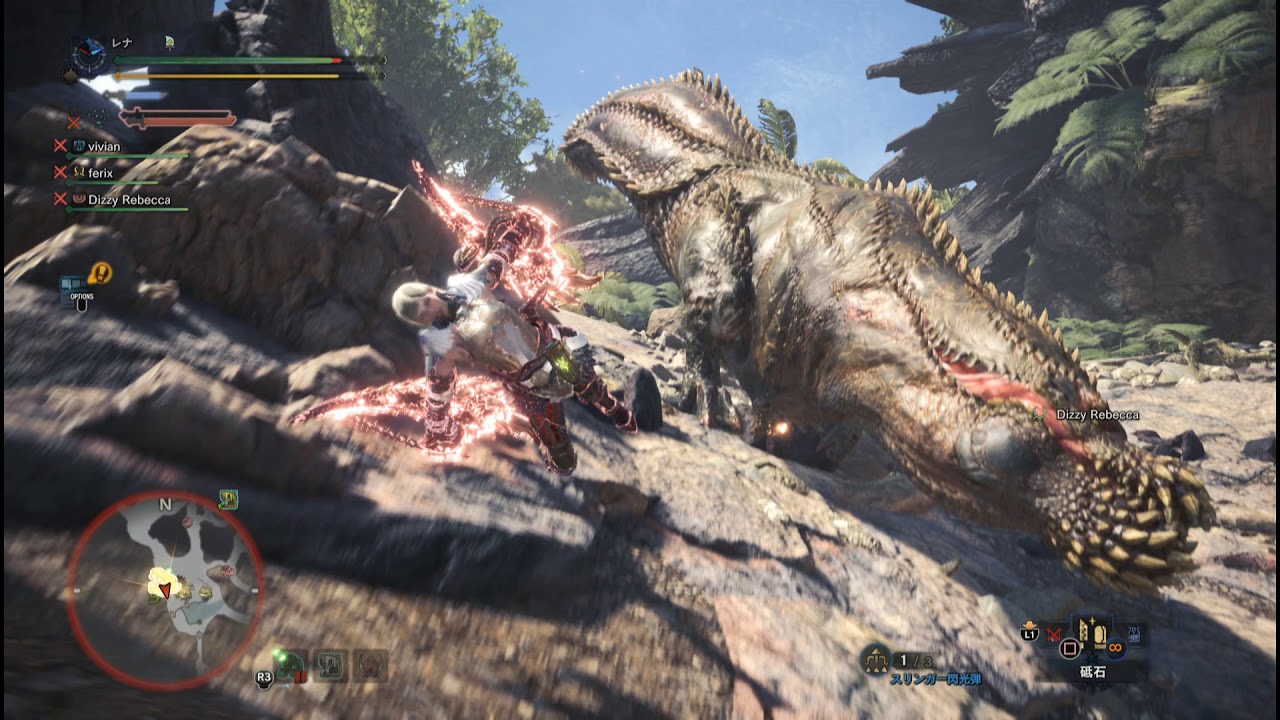
Task: Select the whetstone item in the item bar
Action: coord(1091,634)
